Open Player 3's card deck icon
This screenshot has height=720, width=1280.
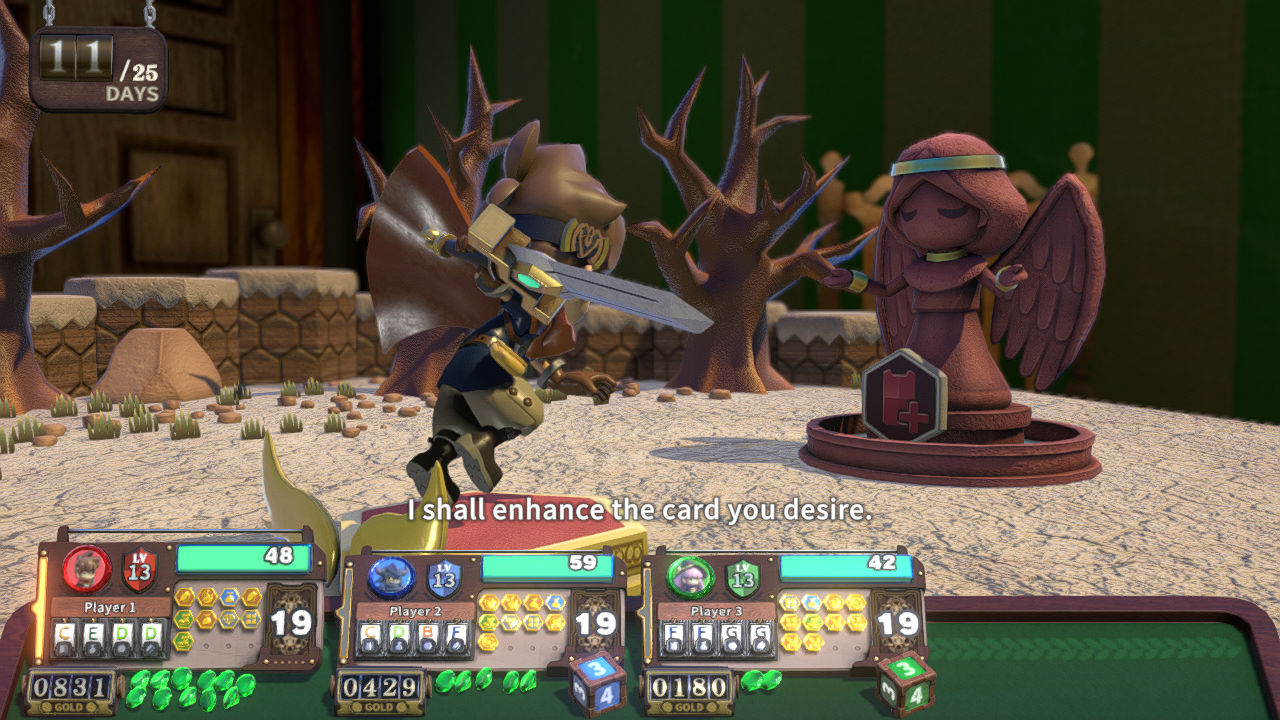pyautogui.click(x=896, y=623)
